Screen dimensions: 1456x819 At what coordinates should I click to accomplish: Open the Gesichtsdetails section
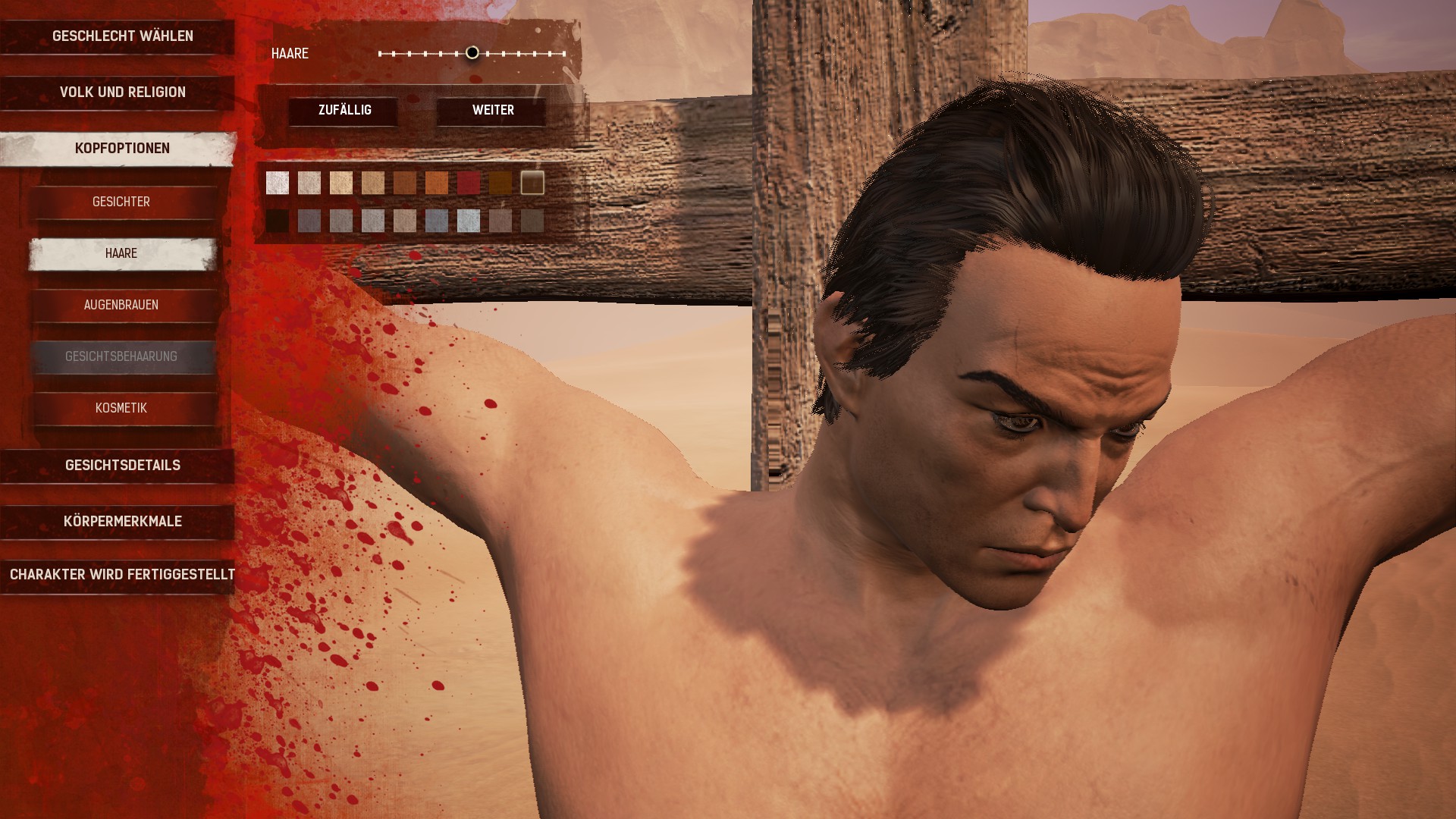122,466
